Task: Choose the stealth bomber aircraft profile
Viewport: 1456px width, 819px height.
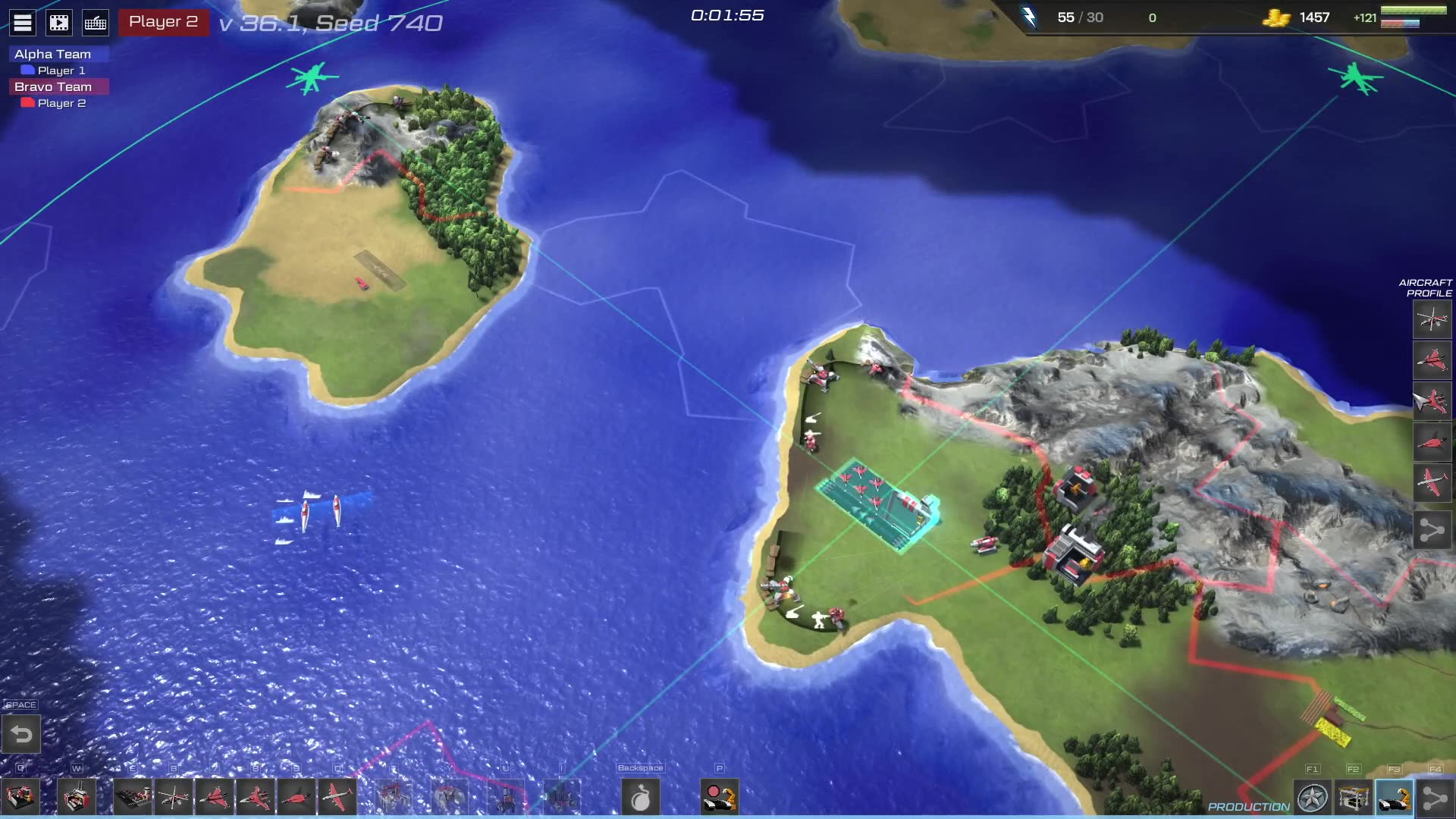Action: coord(1432,441)
